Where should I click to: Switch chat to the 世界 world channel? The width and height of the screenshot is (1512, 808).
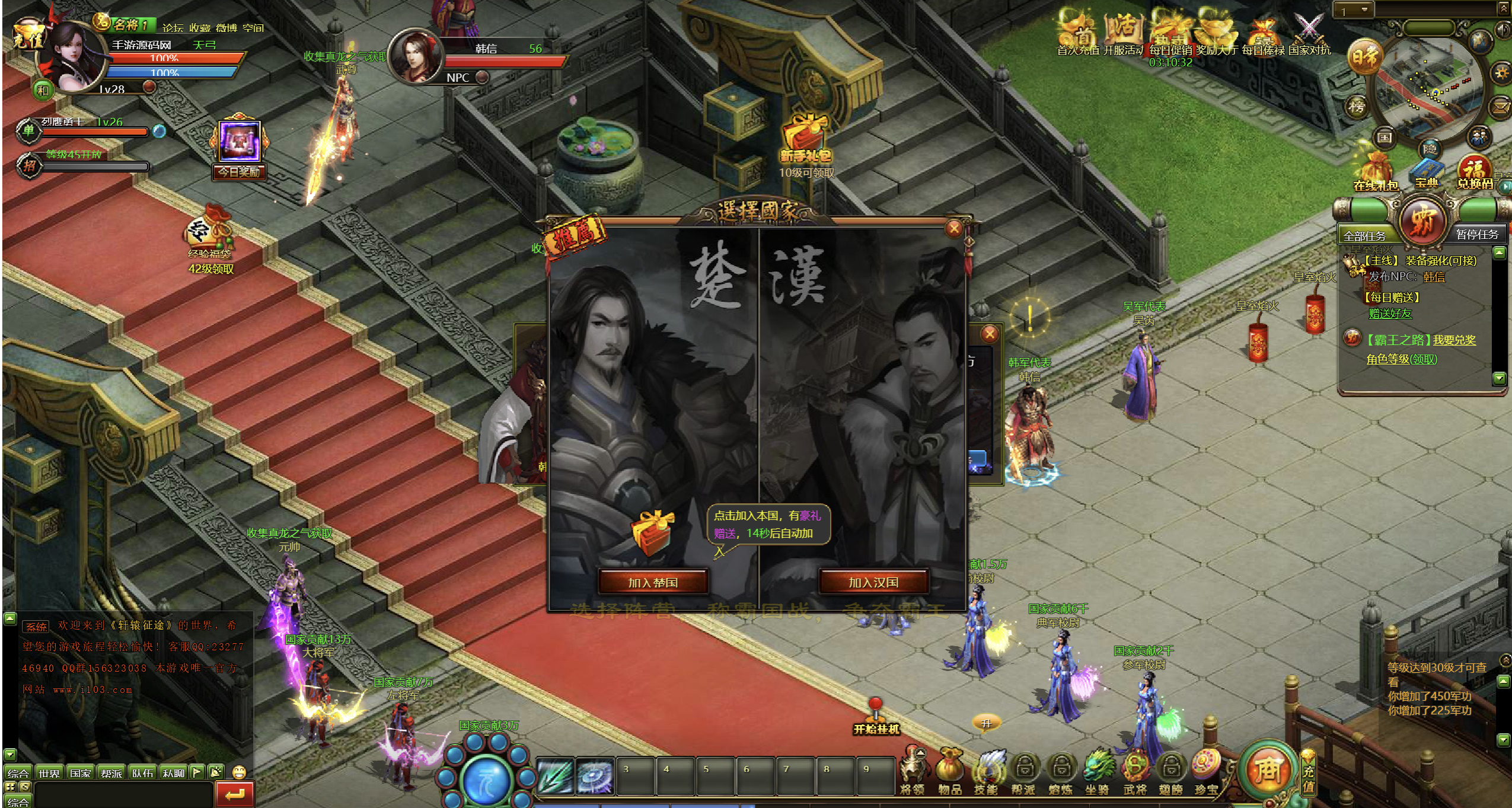point(49,773)
